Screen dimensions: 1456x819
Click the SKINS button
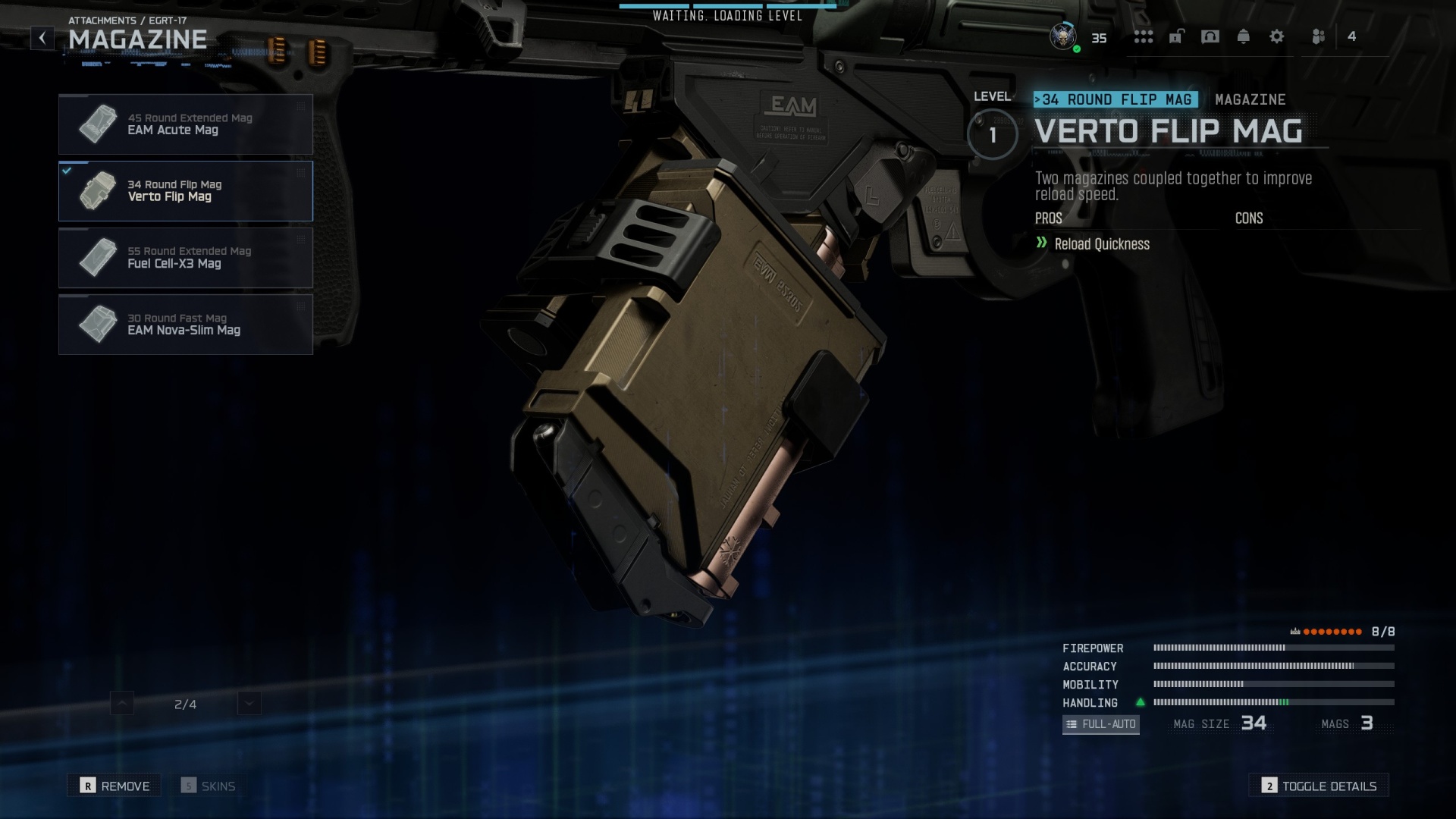click(209, 786)
